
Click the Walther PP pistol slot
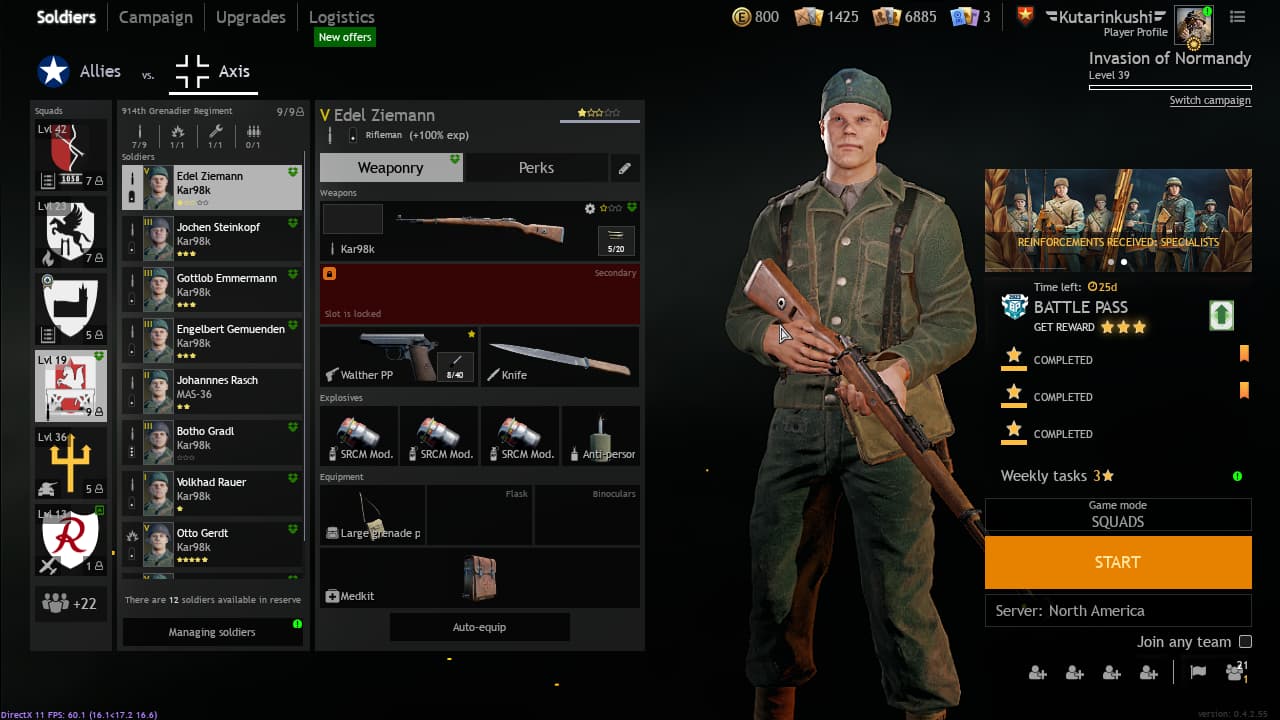point(398,356)
